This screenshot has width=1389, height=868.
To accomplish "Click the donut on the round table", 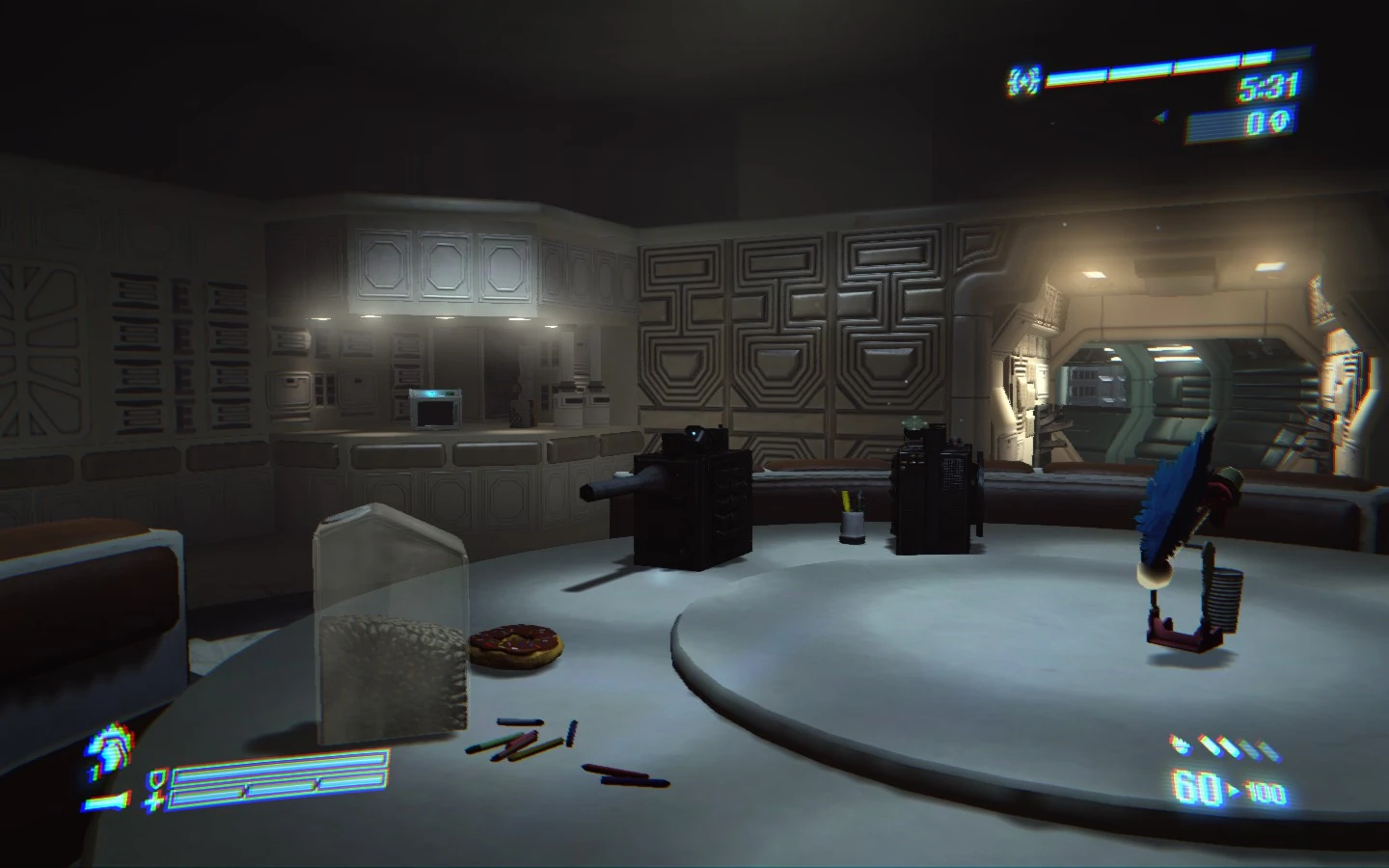I will click(516, 644).
